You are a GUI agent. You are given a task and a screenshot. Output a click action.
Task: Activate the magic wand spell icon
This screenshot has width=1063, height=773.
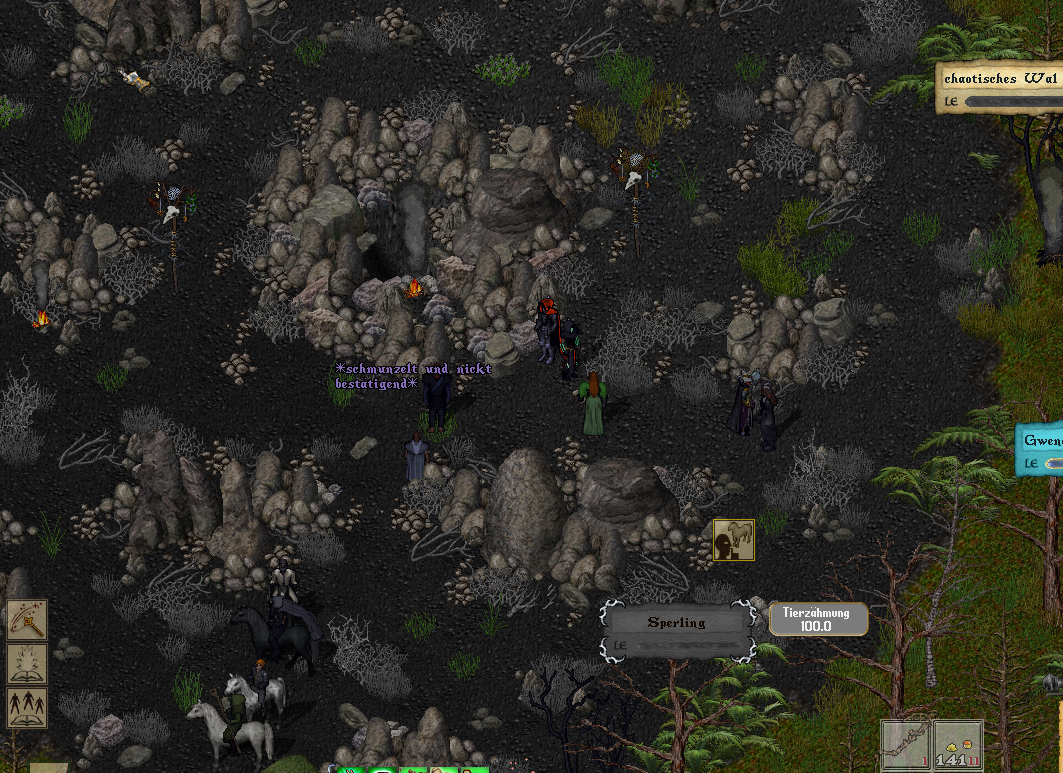(x=27, y=621)
